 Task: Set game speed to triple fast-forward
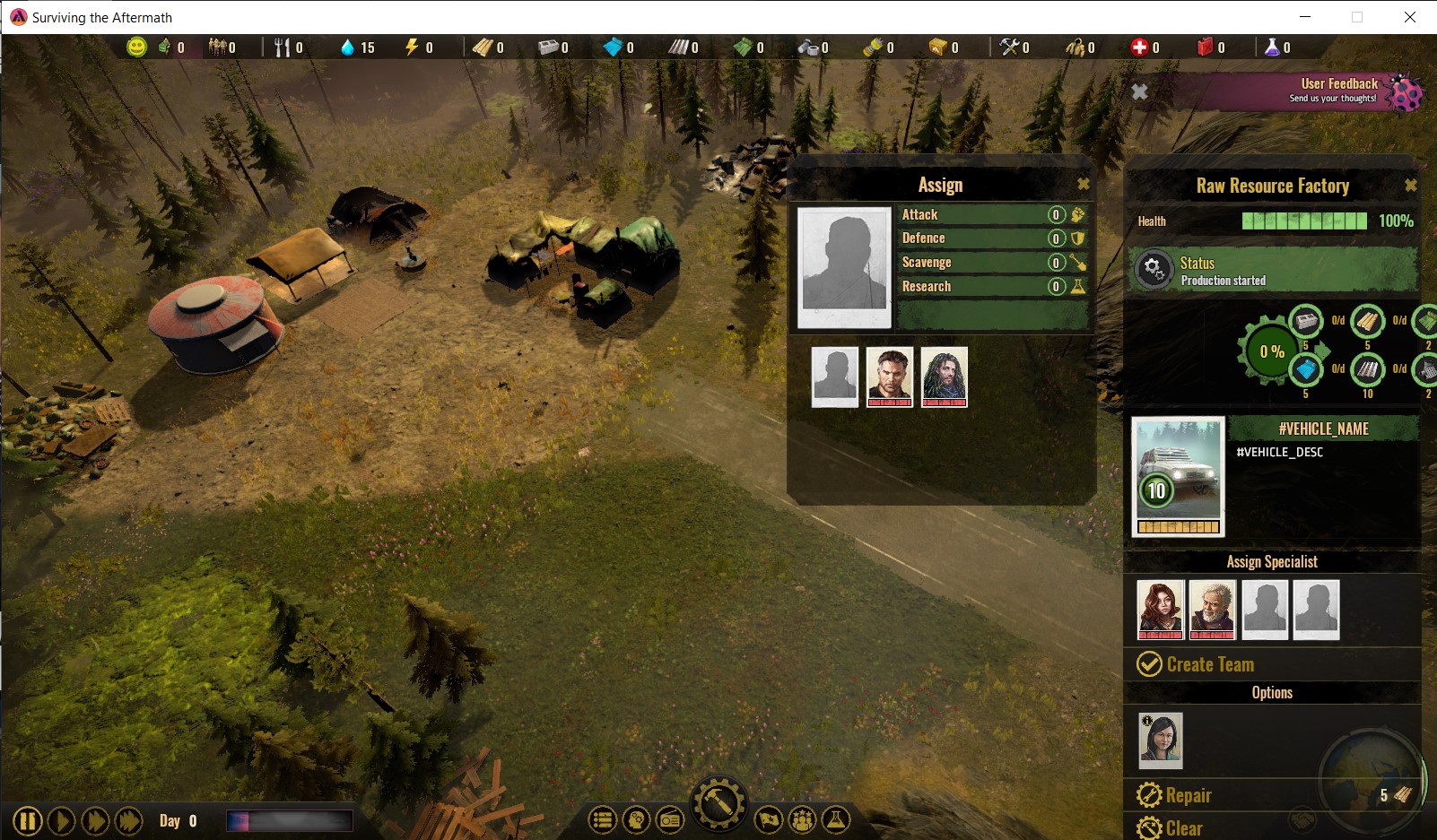tap(129, 821)
